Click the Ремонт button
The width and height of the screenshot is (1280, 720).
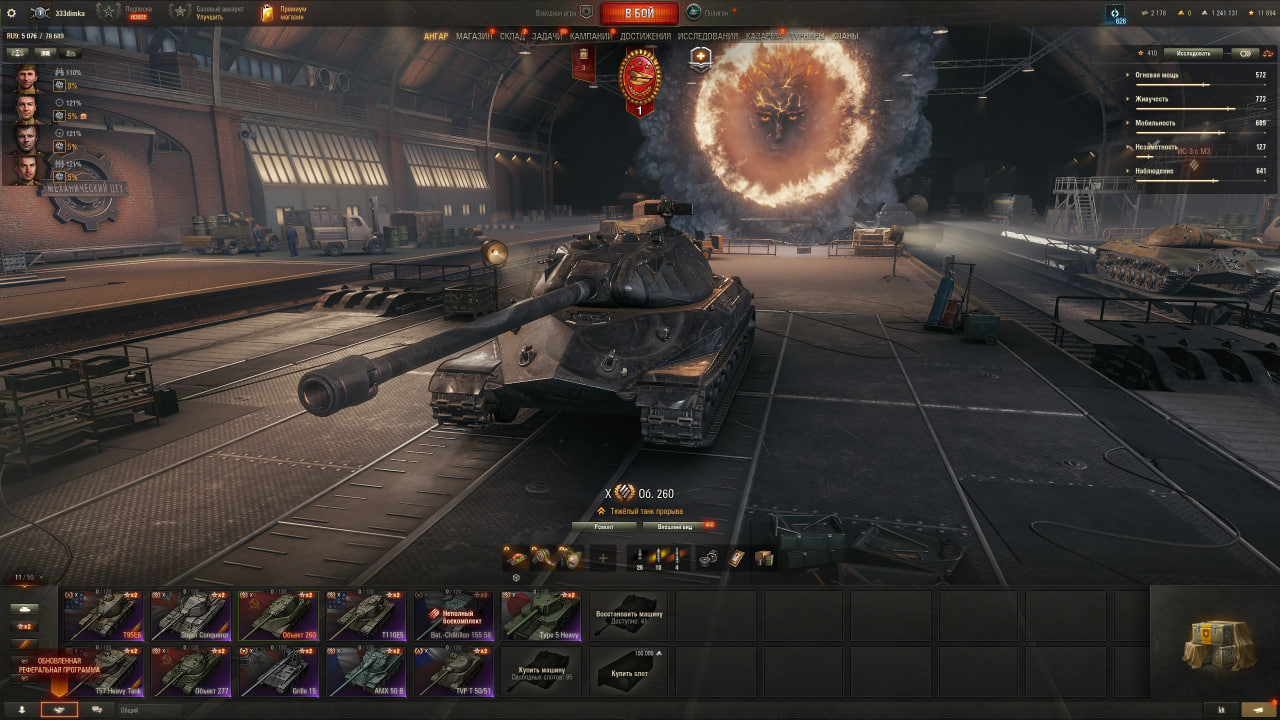604,526
